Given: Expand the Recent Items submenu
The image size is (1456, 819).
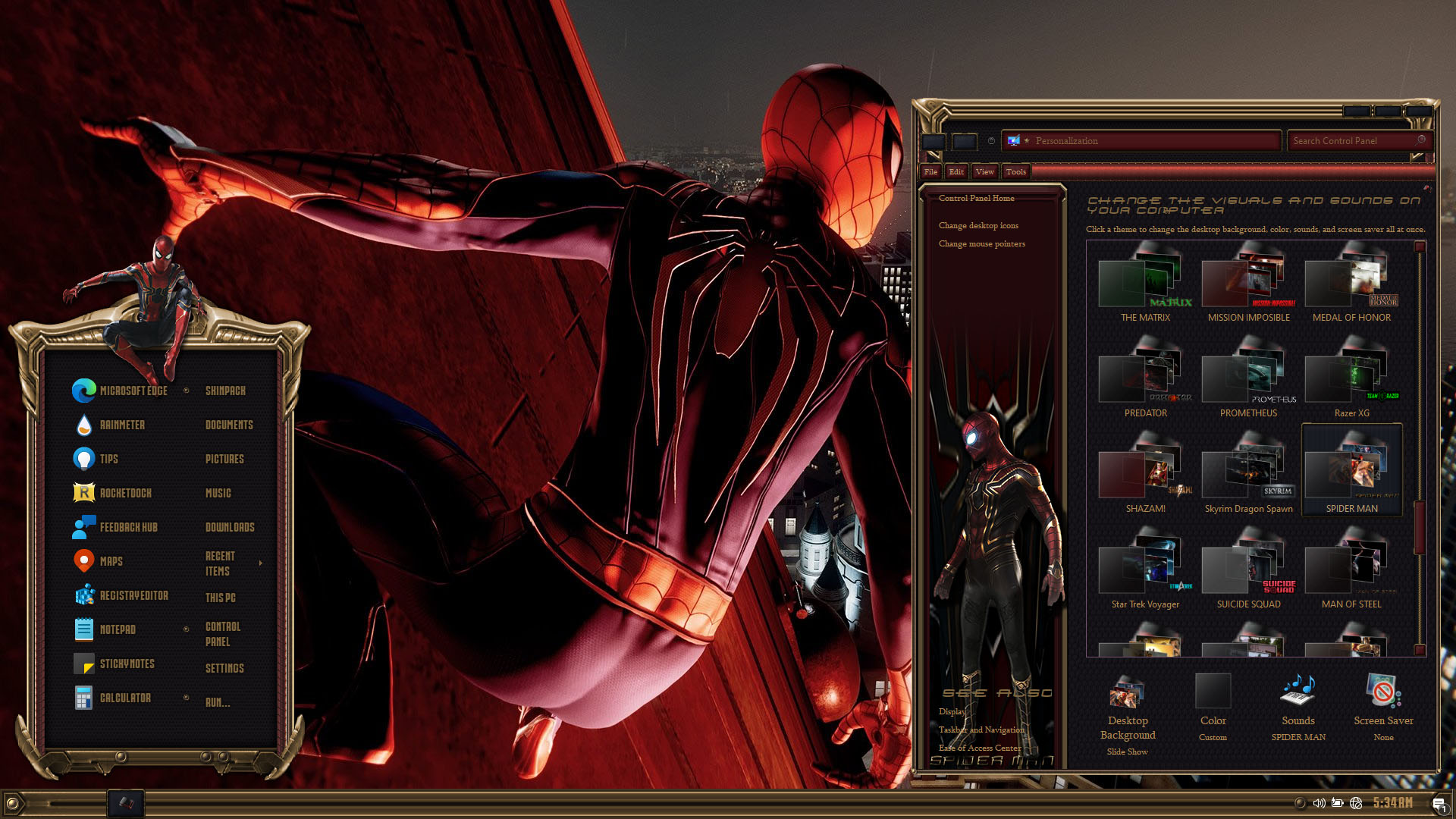Looking at the screenshot, I should coord(260,563).
